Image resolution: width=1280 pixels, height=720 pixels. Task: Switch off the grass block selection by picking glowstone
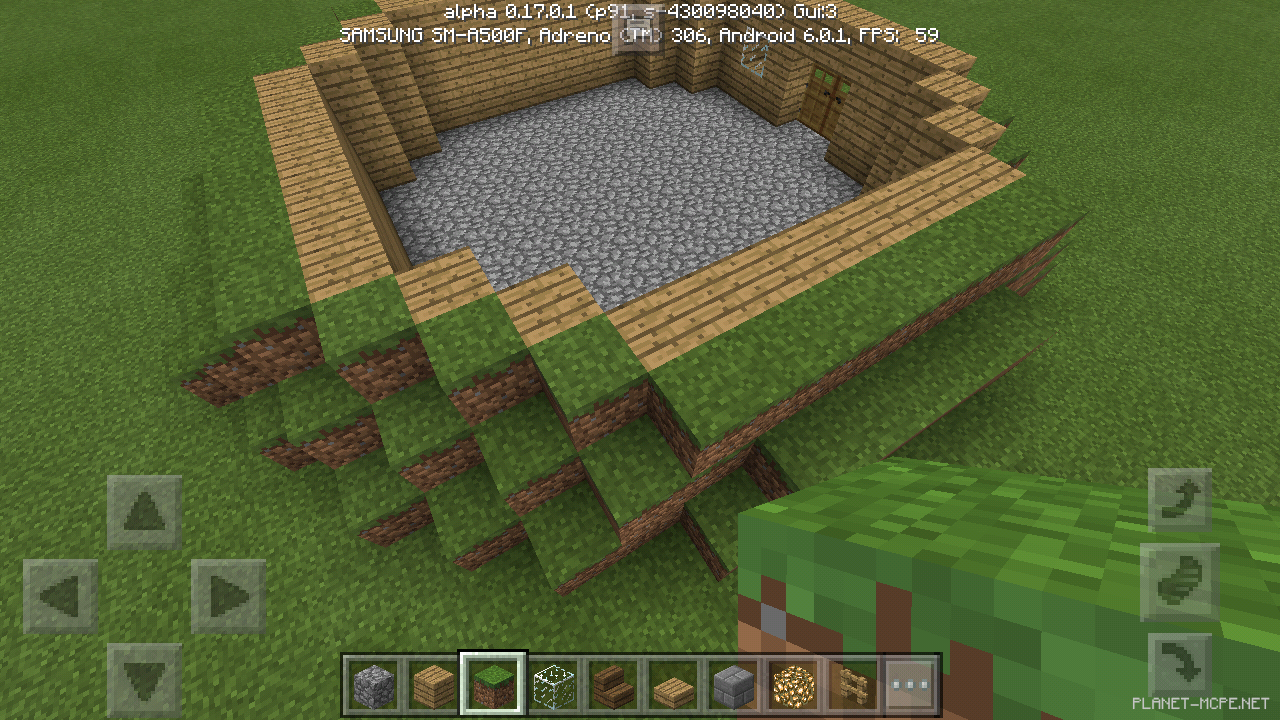(x=793, y=685)
